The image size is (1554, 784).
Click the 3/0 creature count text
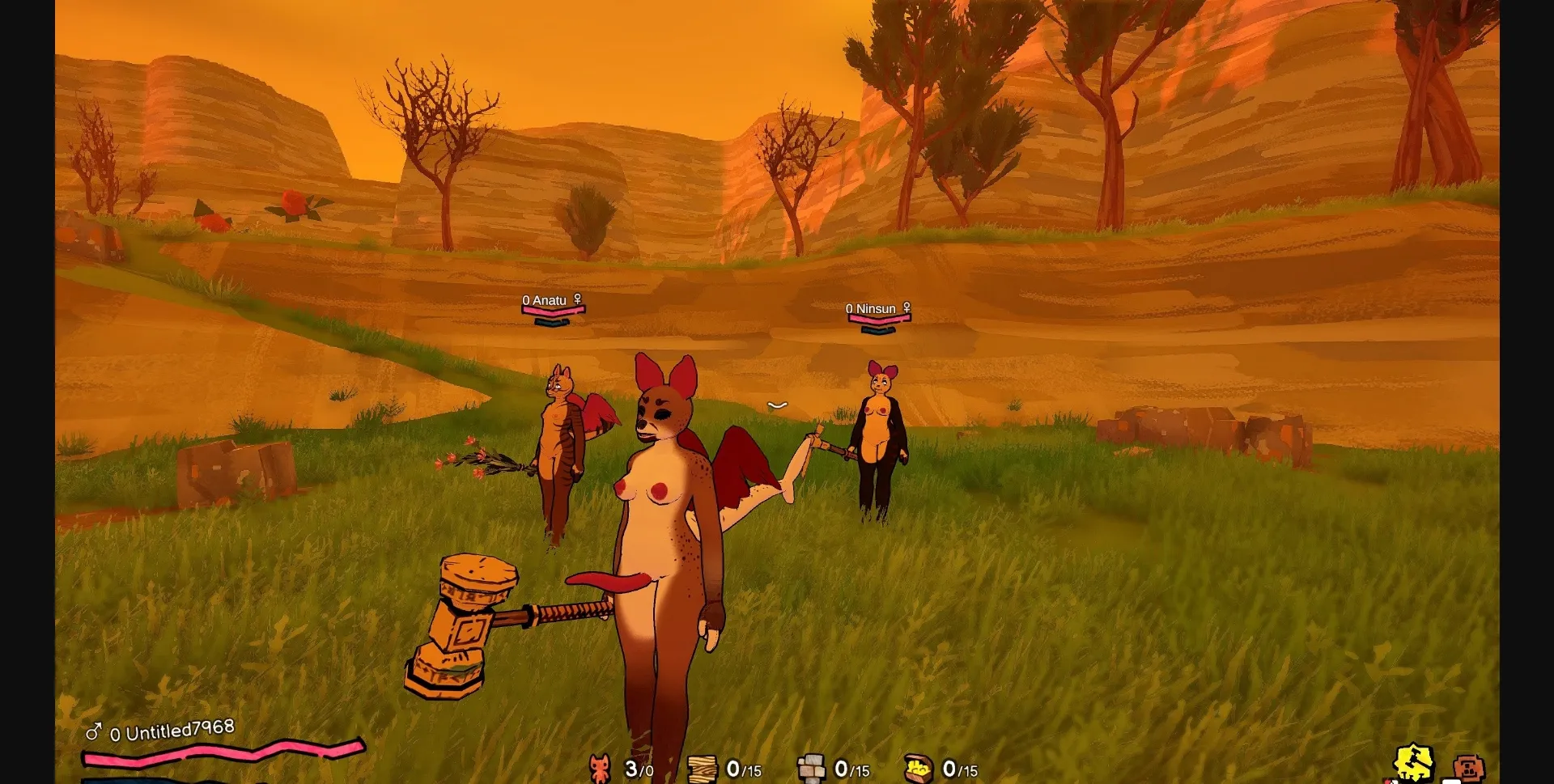637,769
